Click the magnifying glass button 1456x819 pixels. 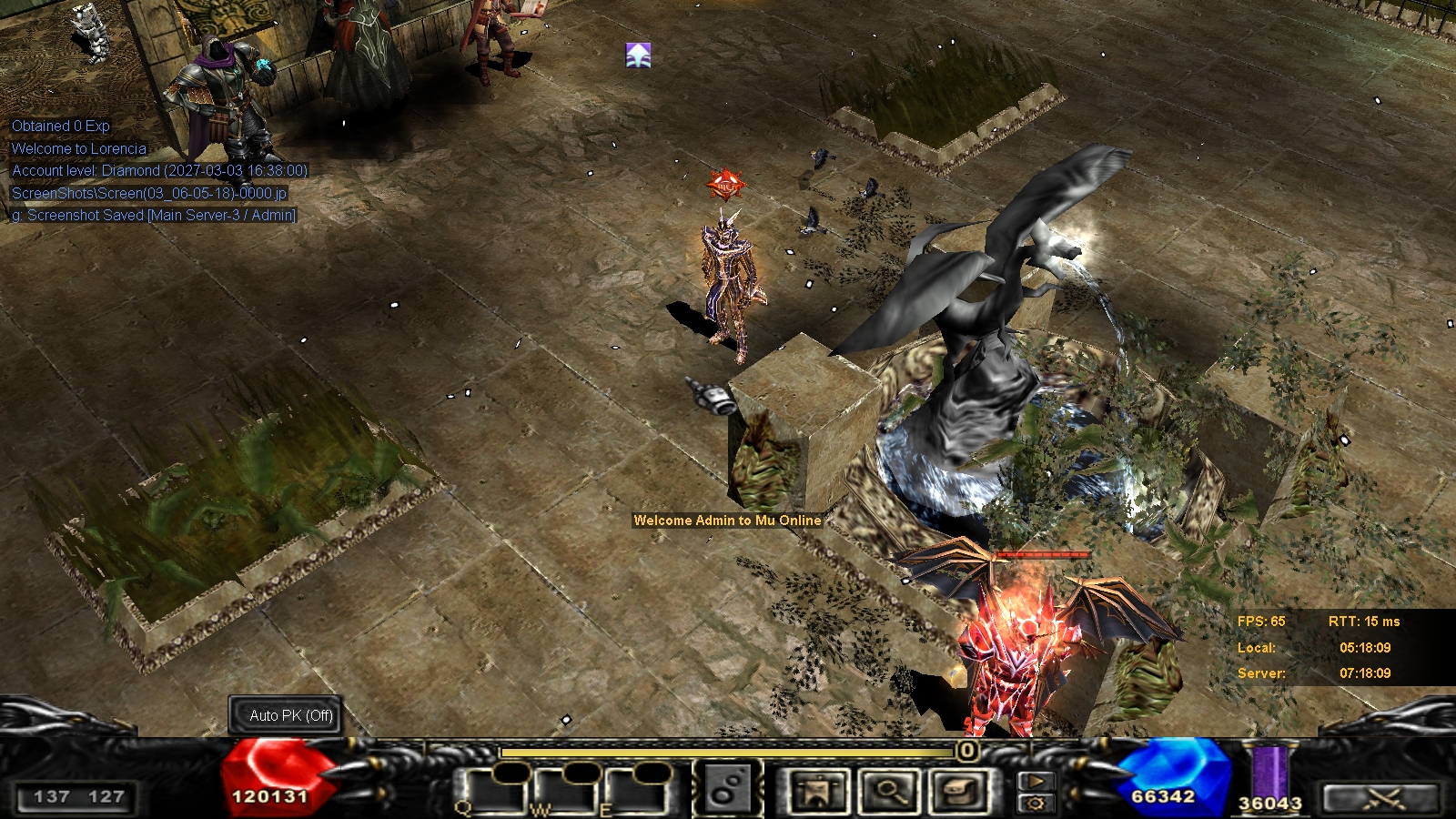coord(889,790)
